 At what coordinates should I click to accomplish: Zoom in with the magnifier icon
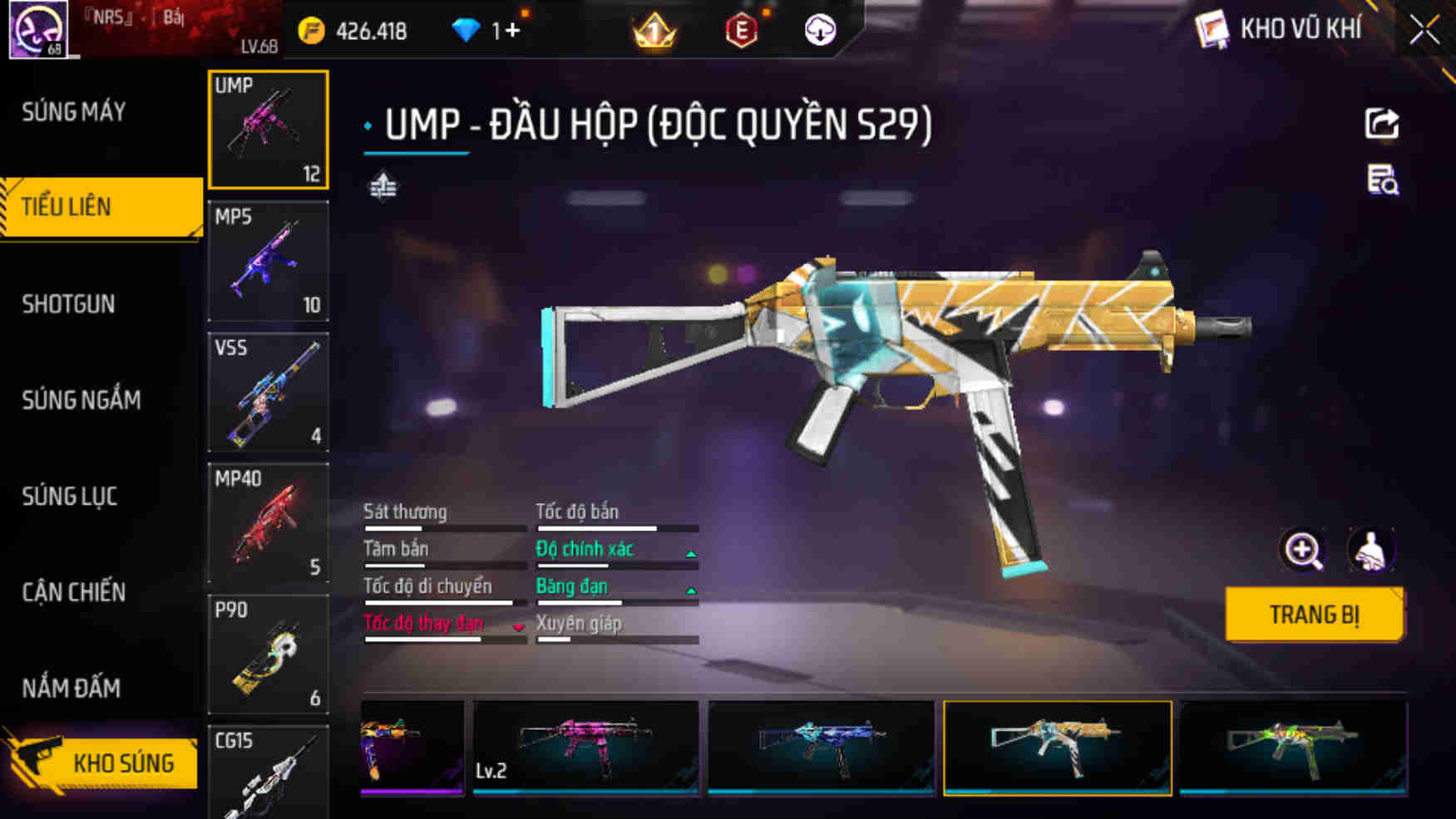tap(1302, 550)
